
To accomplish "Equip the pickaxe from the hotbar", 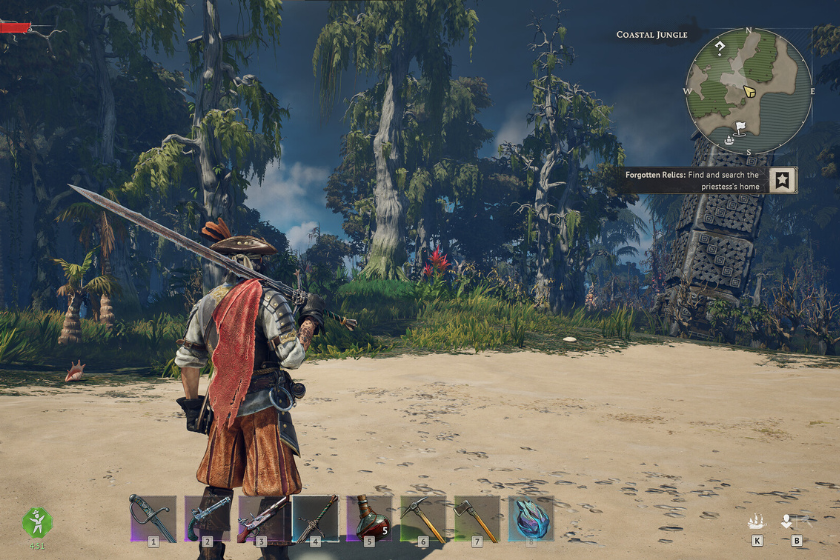I will pyautogui.click(x=423, y=517).
